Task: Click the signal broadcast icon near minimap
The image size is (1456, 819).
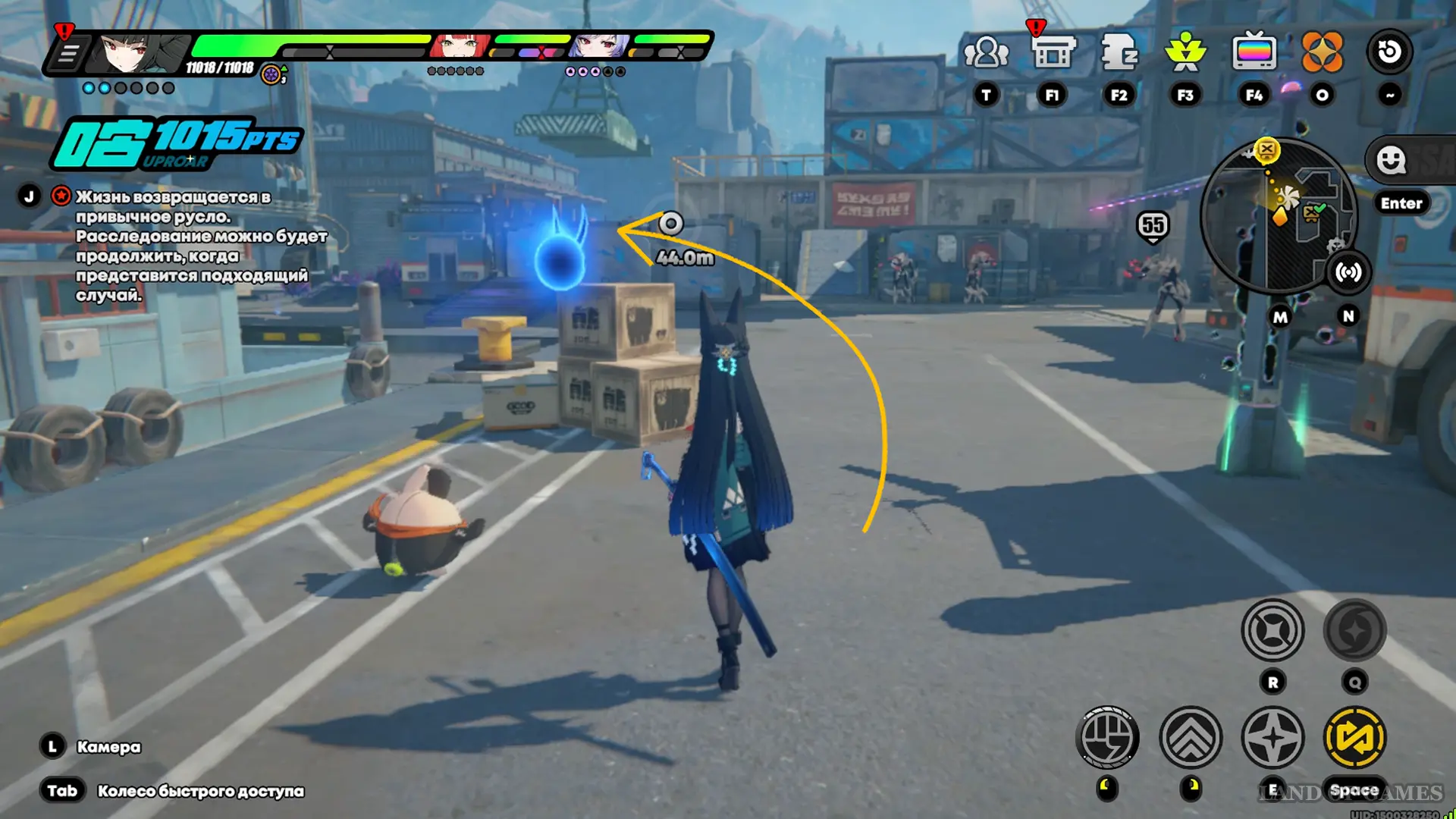Action: tap(1348, 272)
